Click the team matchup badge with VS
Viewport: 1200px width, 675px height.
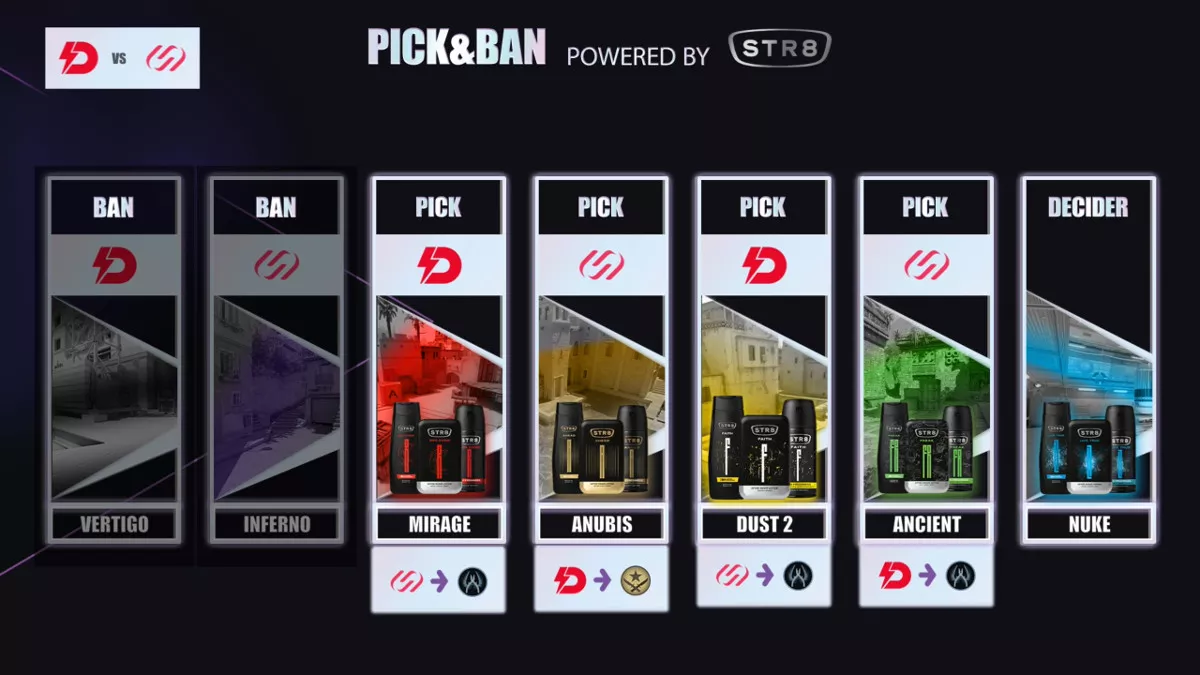click(123, 58)
